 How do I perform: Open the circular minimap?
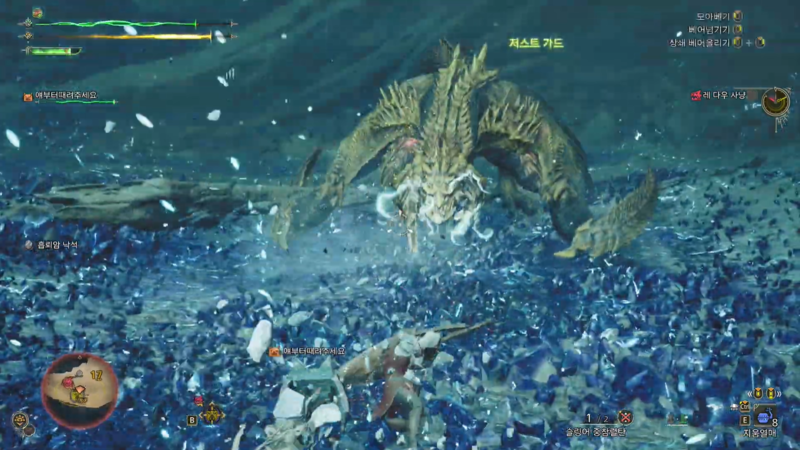79,390
